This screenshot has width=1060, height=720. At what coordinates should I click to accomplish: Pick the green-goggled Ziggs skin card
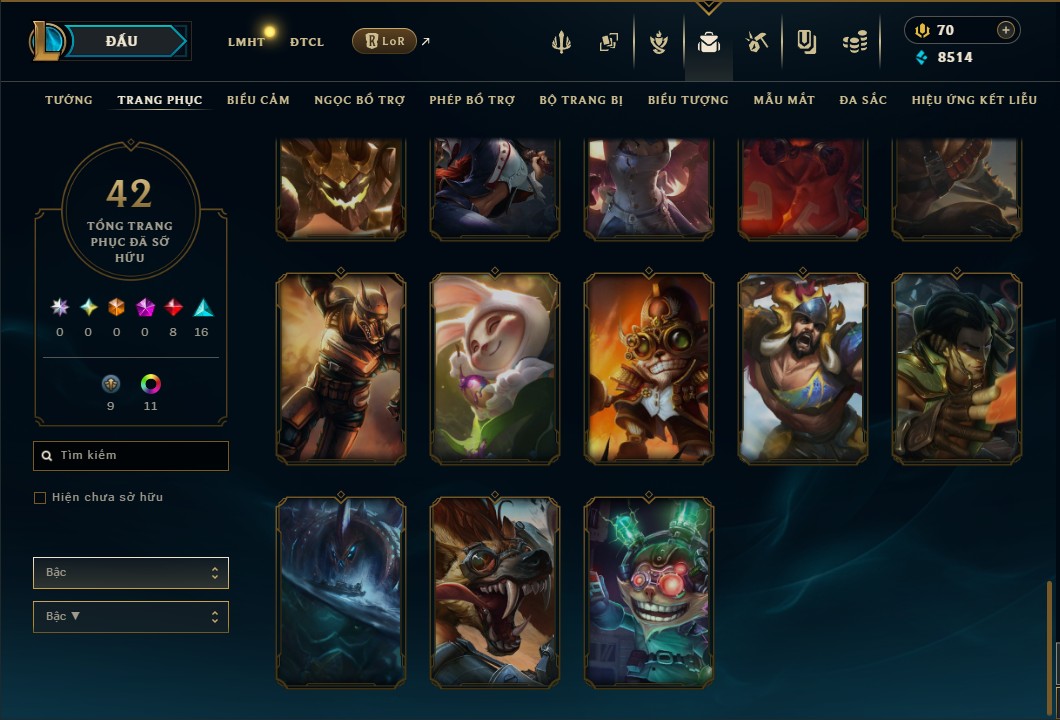[x=649, y=592]
